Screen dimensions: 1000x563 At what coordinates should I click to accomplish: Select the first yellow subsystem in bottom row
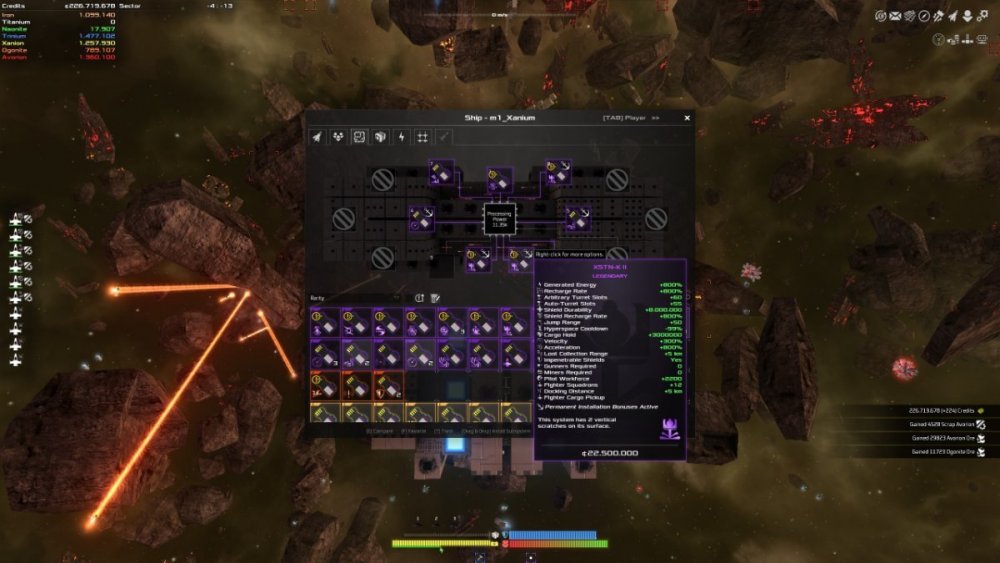pos(323,412)
